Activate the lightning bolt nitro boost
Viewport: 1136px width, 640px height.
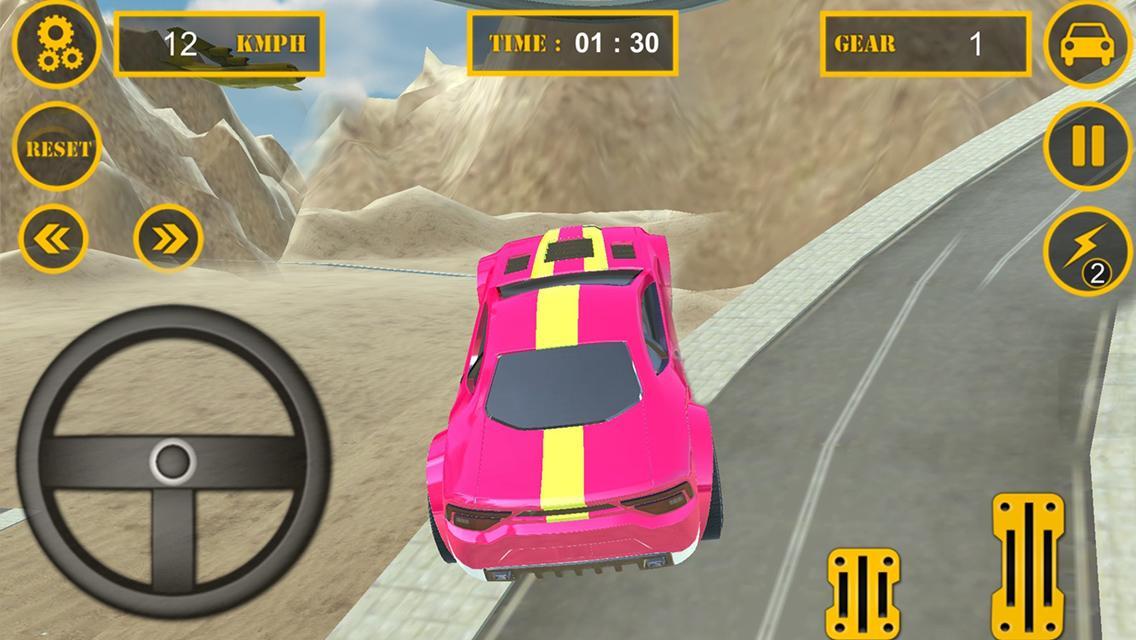click(1087, 250)
